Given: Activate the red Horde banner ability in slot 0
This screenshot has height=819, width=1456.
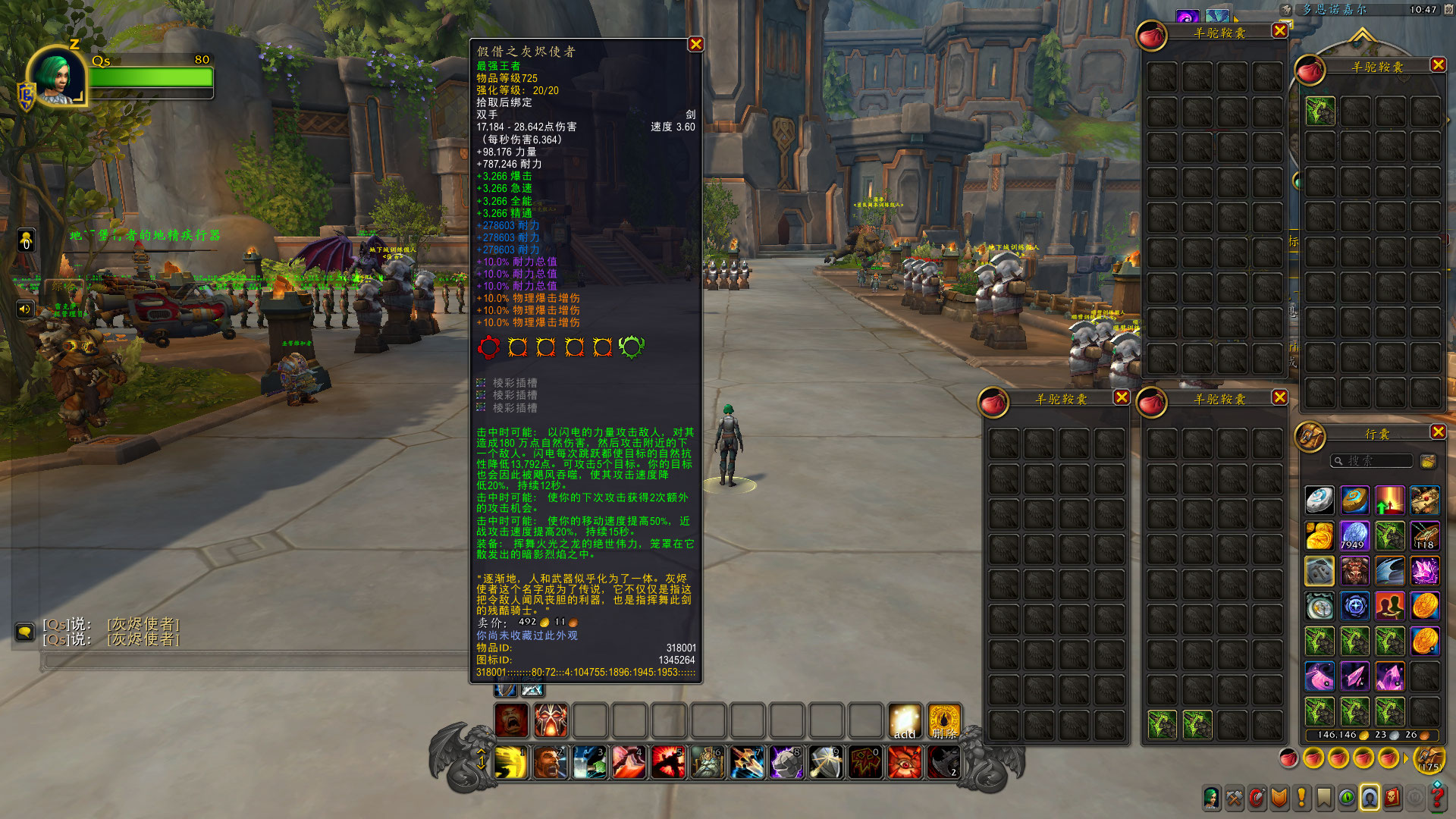Looking at the screenshot, I should pyautogui.click(x=865, y=763).
